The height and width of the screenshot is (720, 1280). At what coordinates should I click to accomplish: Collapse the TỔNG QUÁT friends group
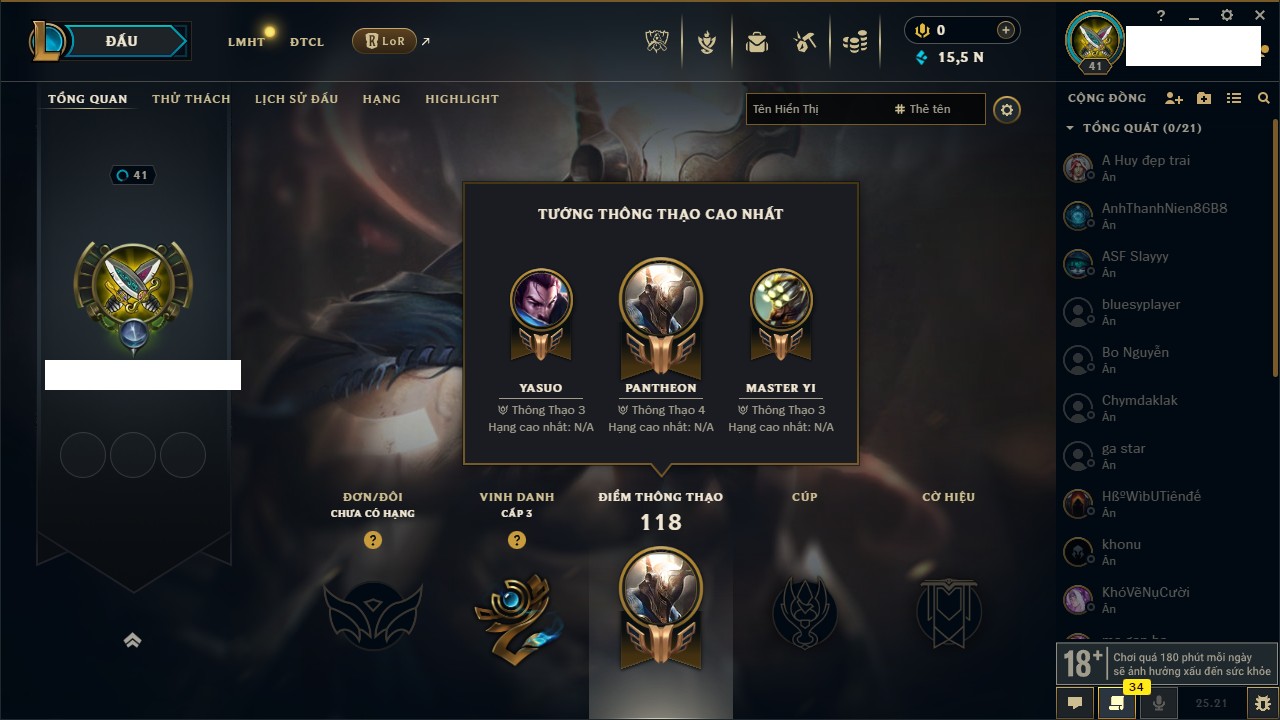click(x=1070, y=128)
